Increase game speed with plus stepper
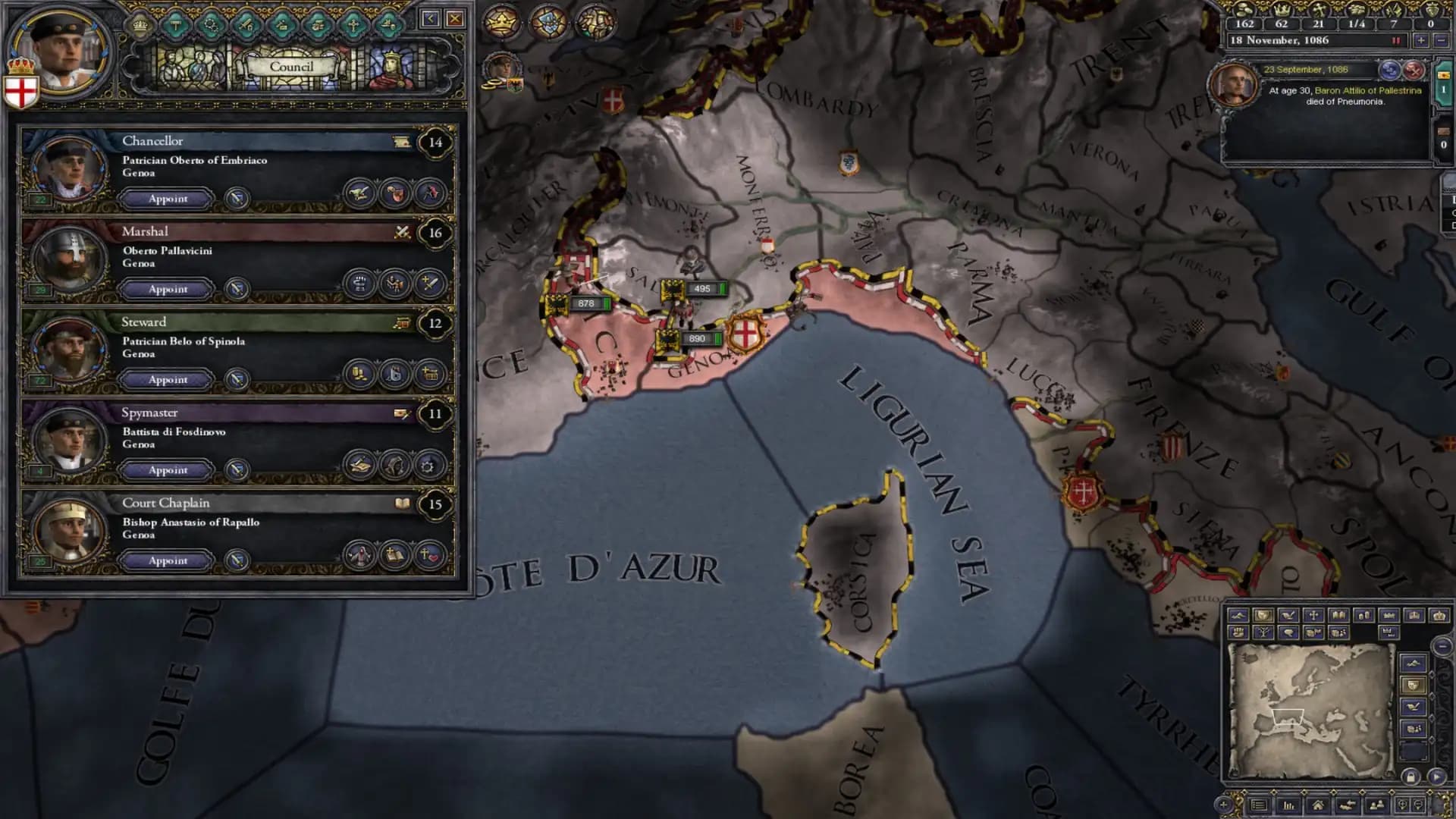The height and width of the screenshot is (819, 1456). [x=1421, y=42]
